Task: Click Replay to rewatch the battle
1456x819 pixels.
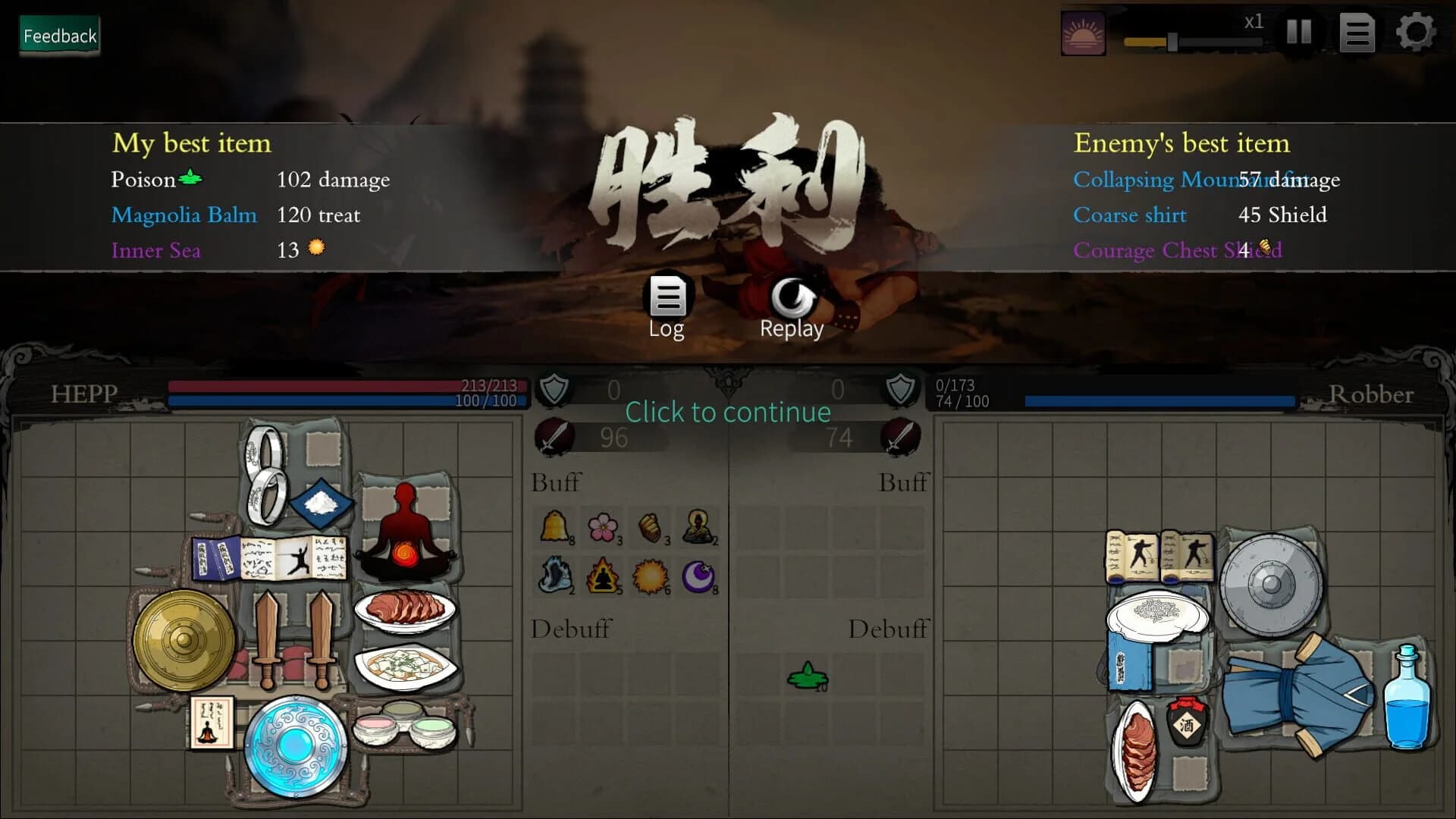Action: (x=791, y=303)
